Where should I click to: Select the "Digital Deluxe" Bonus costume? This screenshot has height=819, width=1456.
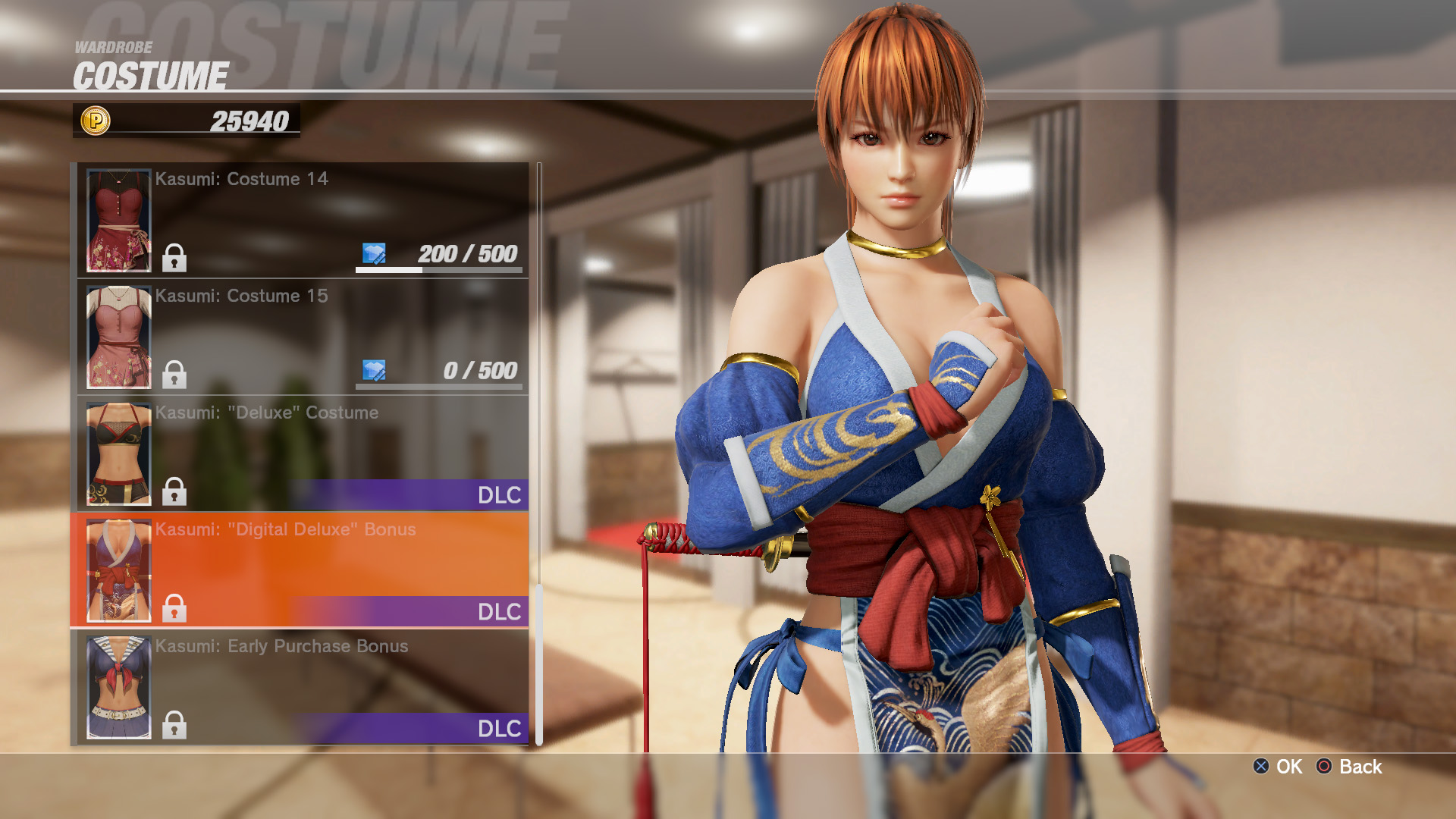click(x=302, y=570)
